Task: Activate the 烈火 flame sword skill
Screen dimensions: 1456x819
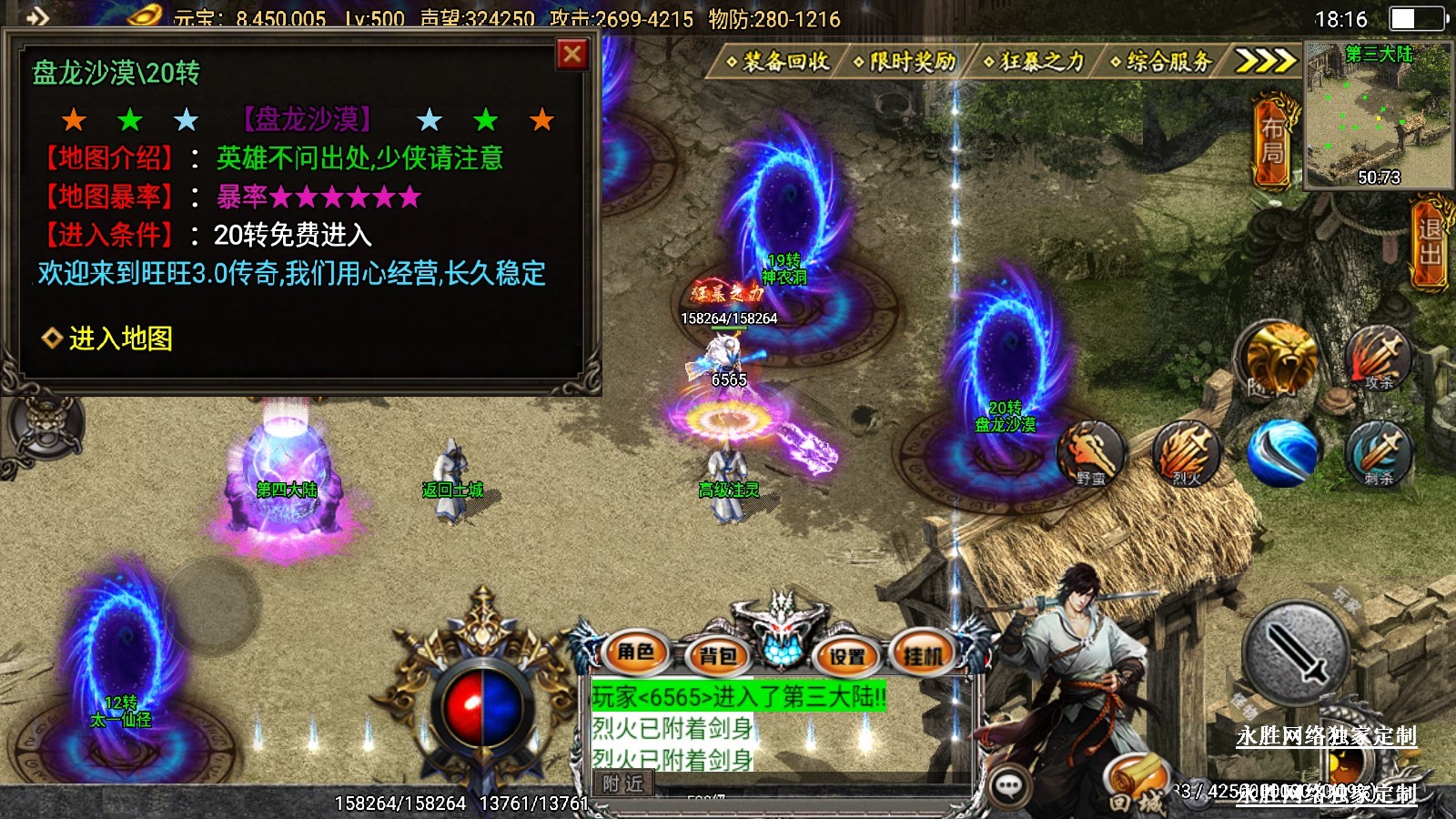Action: click(x=1186, y=452)
